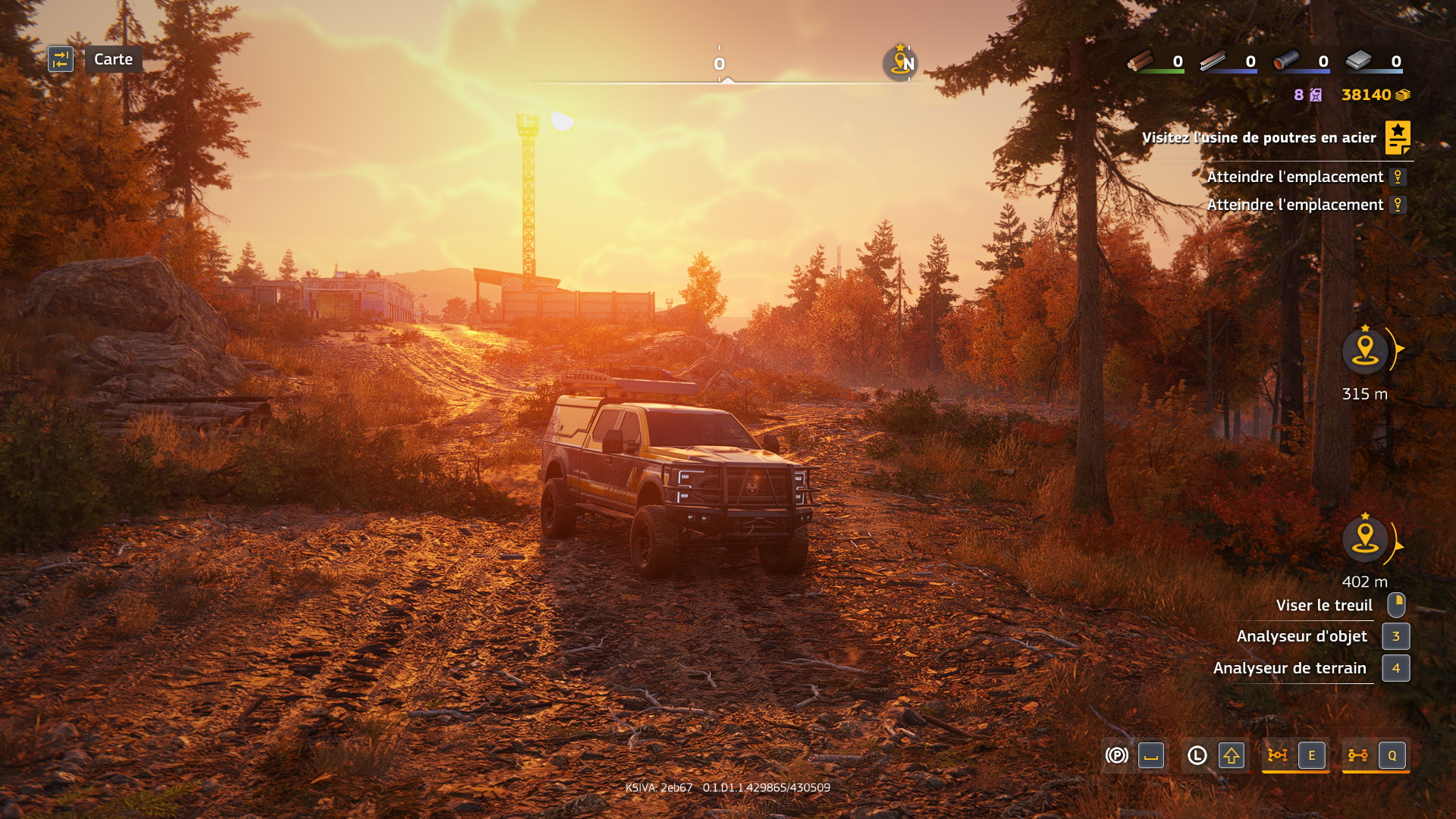Choose the Analyseur de terrain tool
Viewport: 1456px width, 819px height.
(1289, 668)
